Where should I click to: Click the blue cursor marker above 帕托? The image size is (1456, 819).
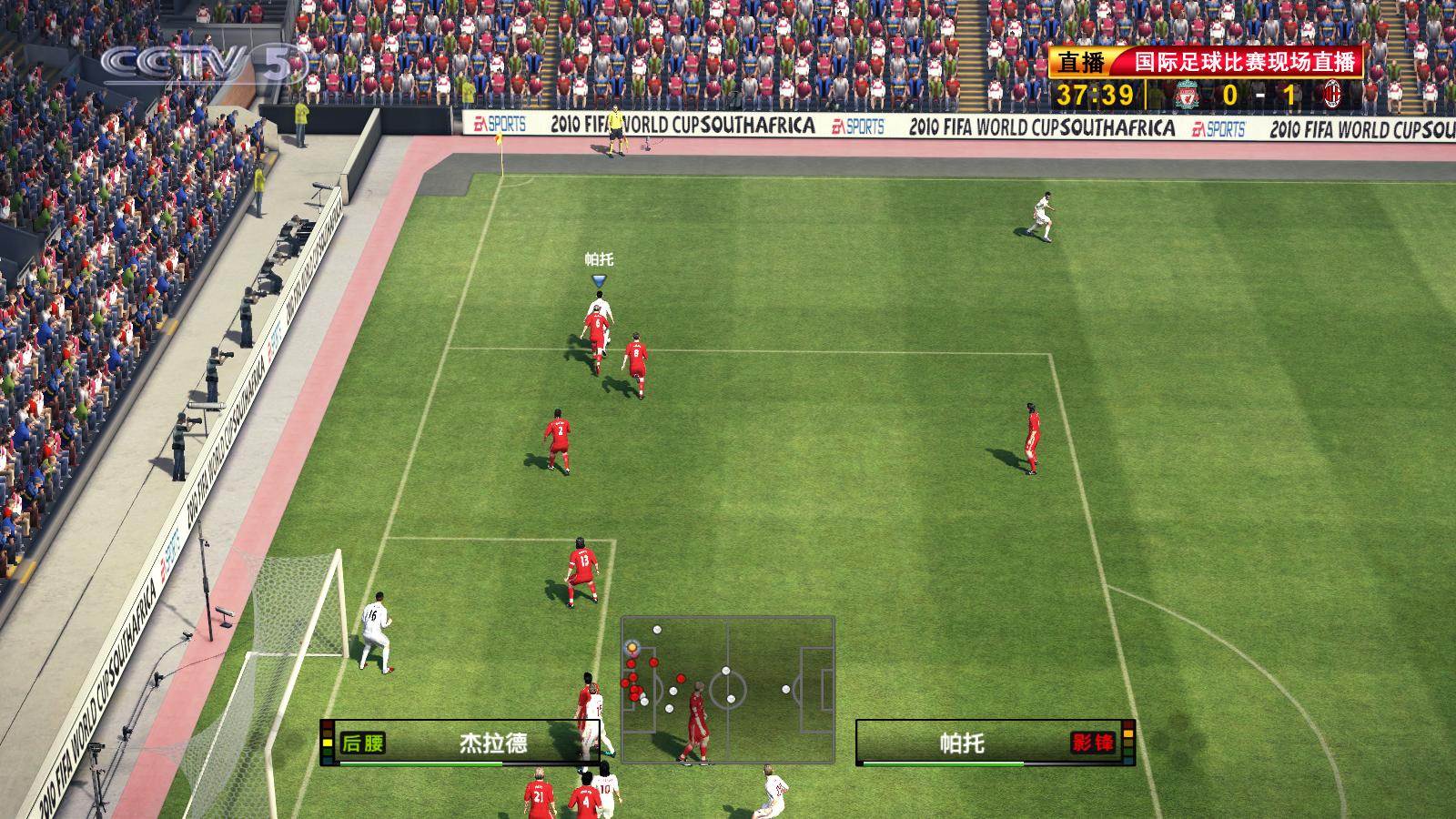pos(599,281)
